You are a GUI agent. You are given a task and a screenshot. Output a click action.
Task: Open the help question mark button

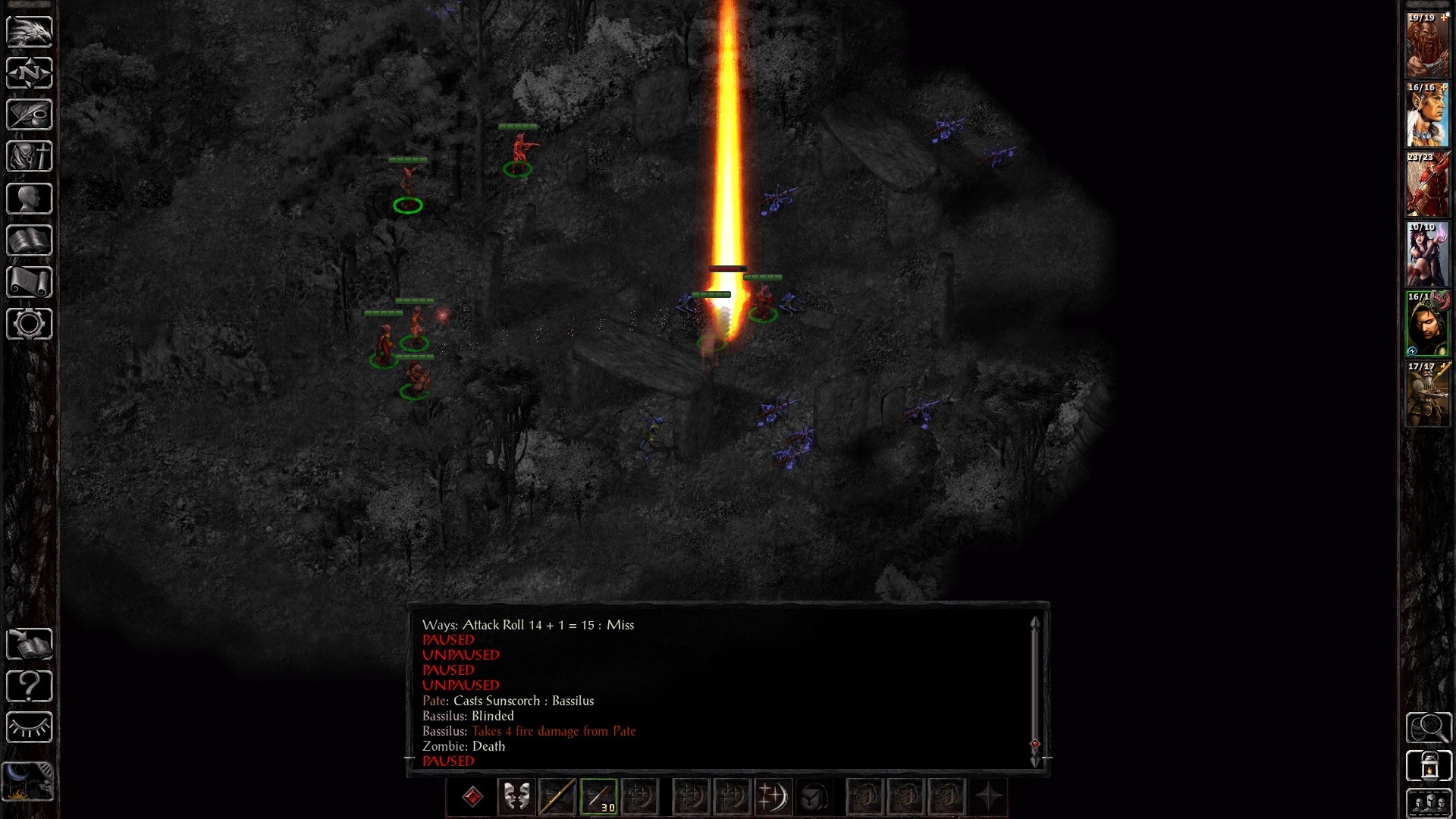tap(30, 686)
